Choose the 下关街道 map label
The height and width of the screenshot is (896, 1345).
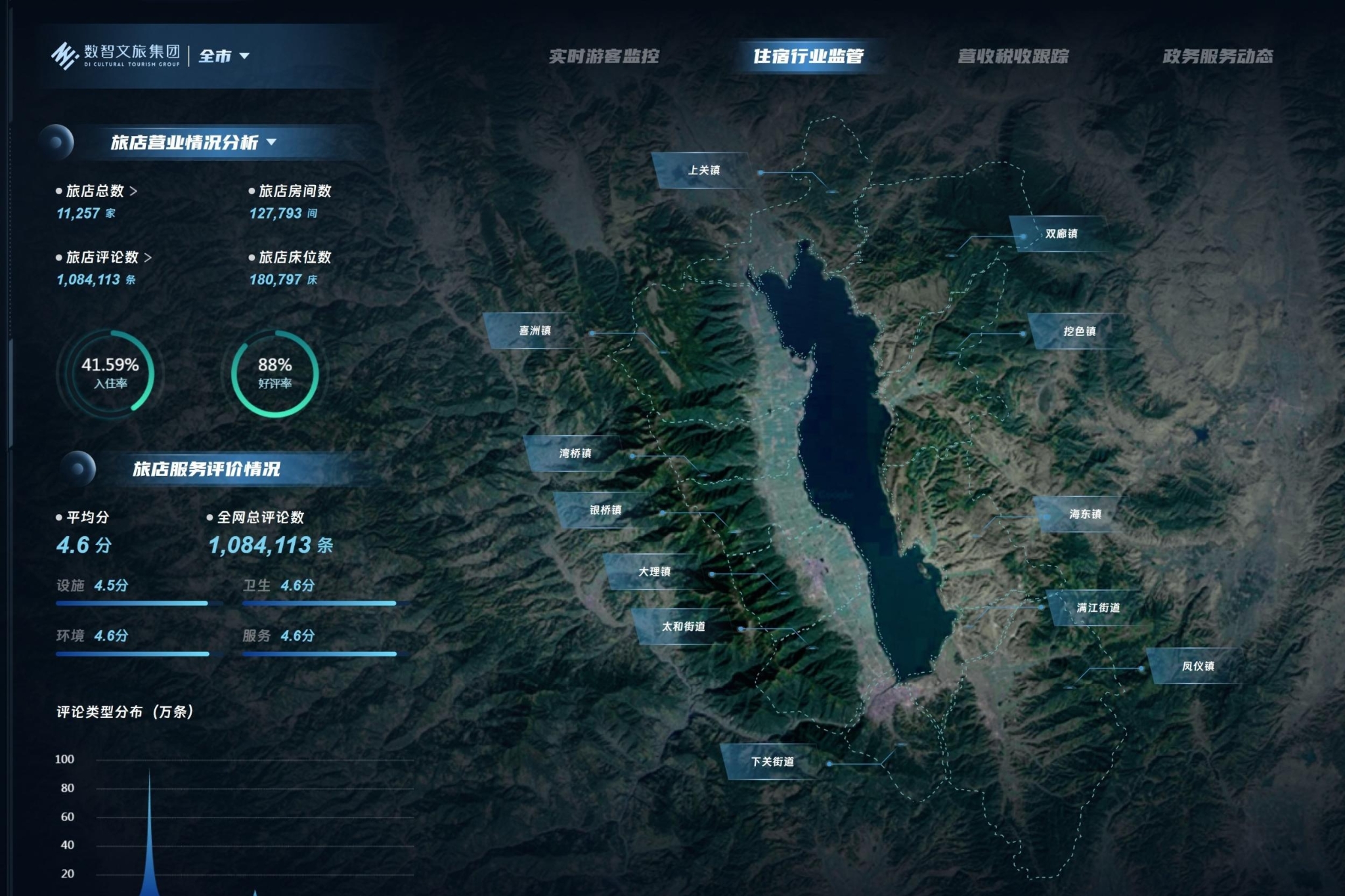pos(772,761)
